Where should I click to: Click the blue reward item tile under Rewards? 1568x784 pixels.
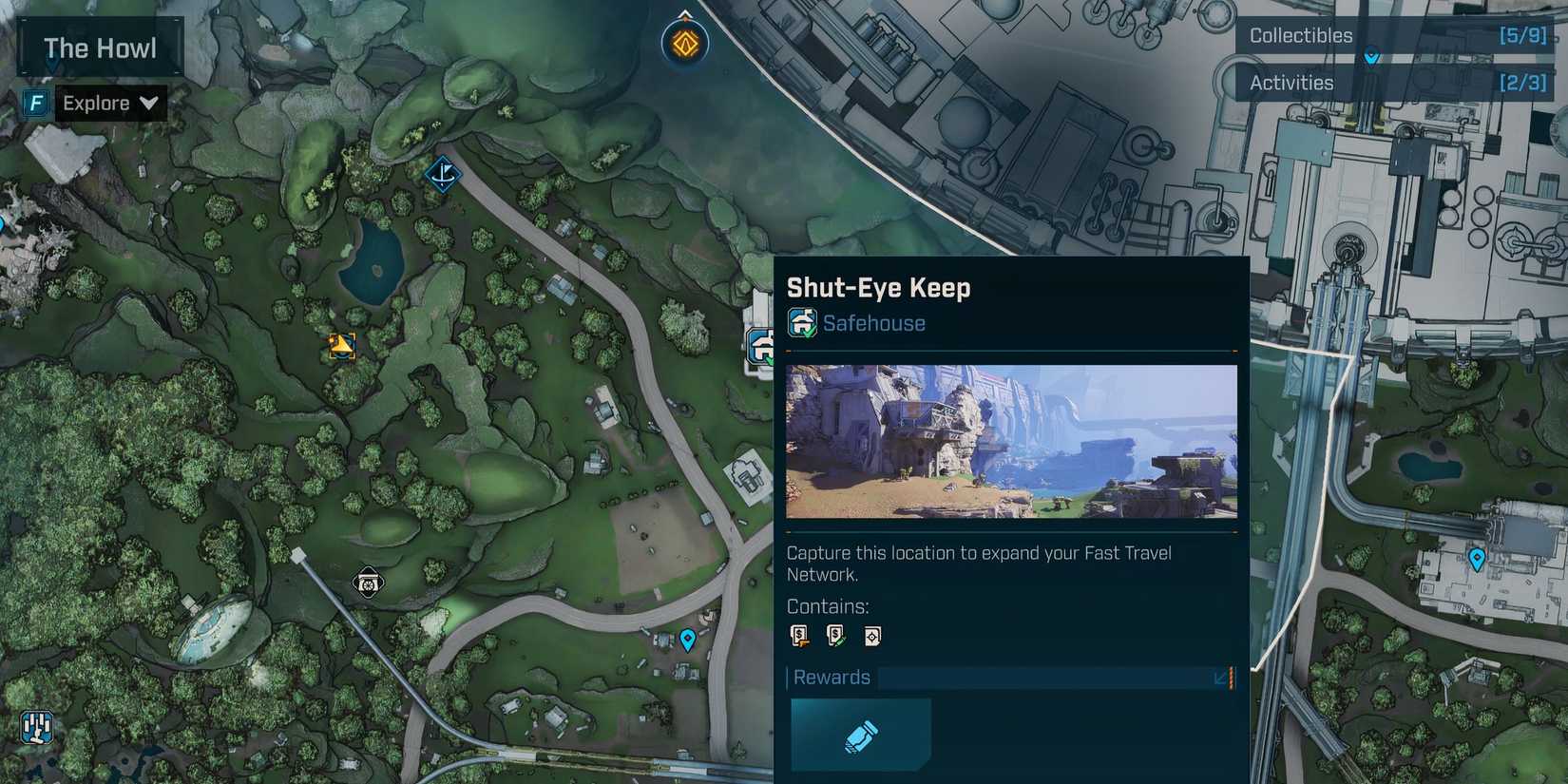point(860,734)
